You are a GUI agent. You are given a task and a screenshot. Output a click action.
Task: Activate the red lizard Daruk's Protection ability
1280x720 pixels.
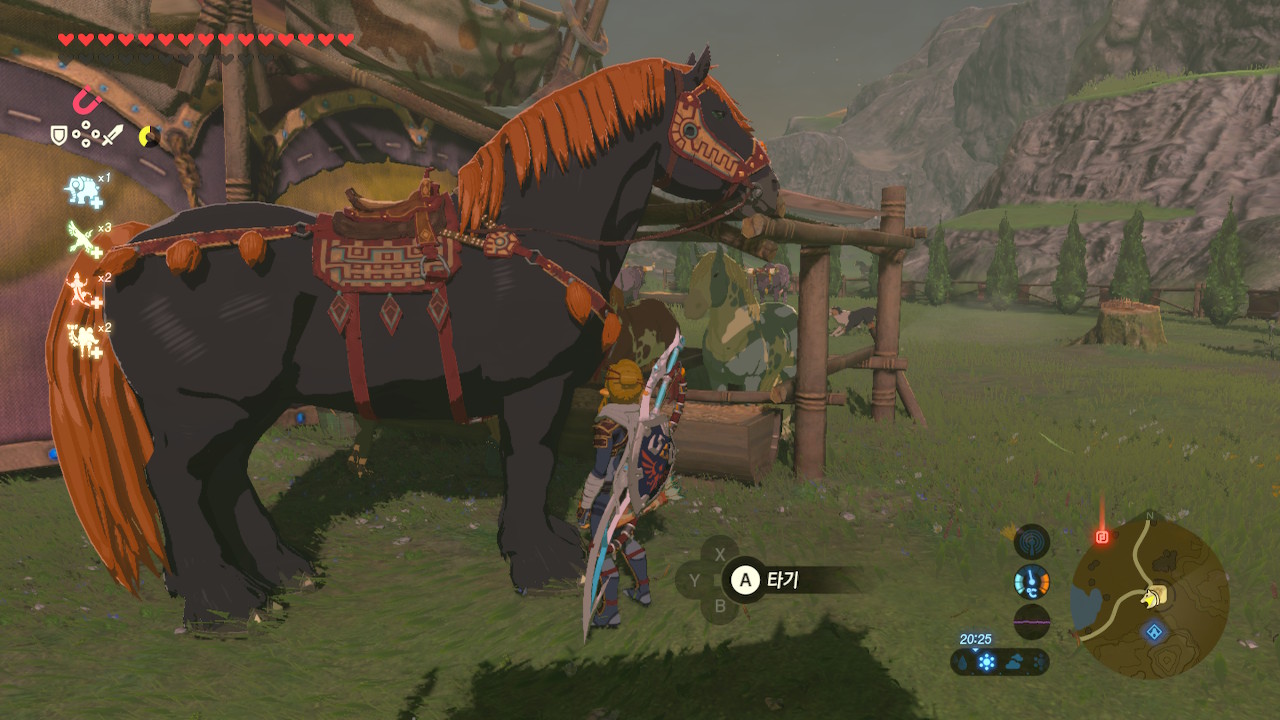82,289
